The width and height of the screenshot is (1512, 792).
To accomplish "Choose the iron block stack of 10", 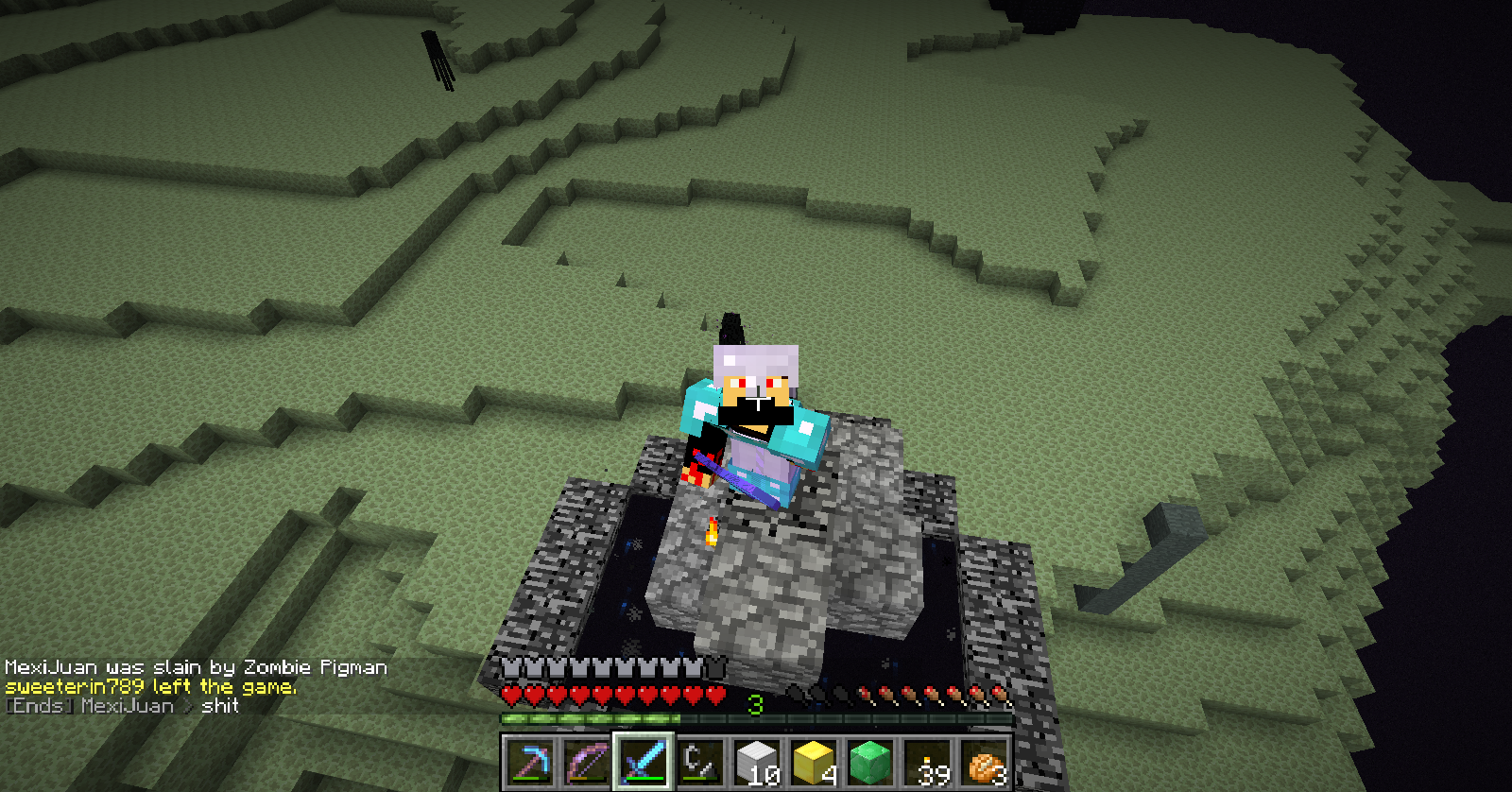I will [x=757, y=762].
